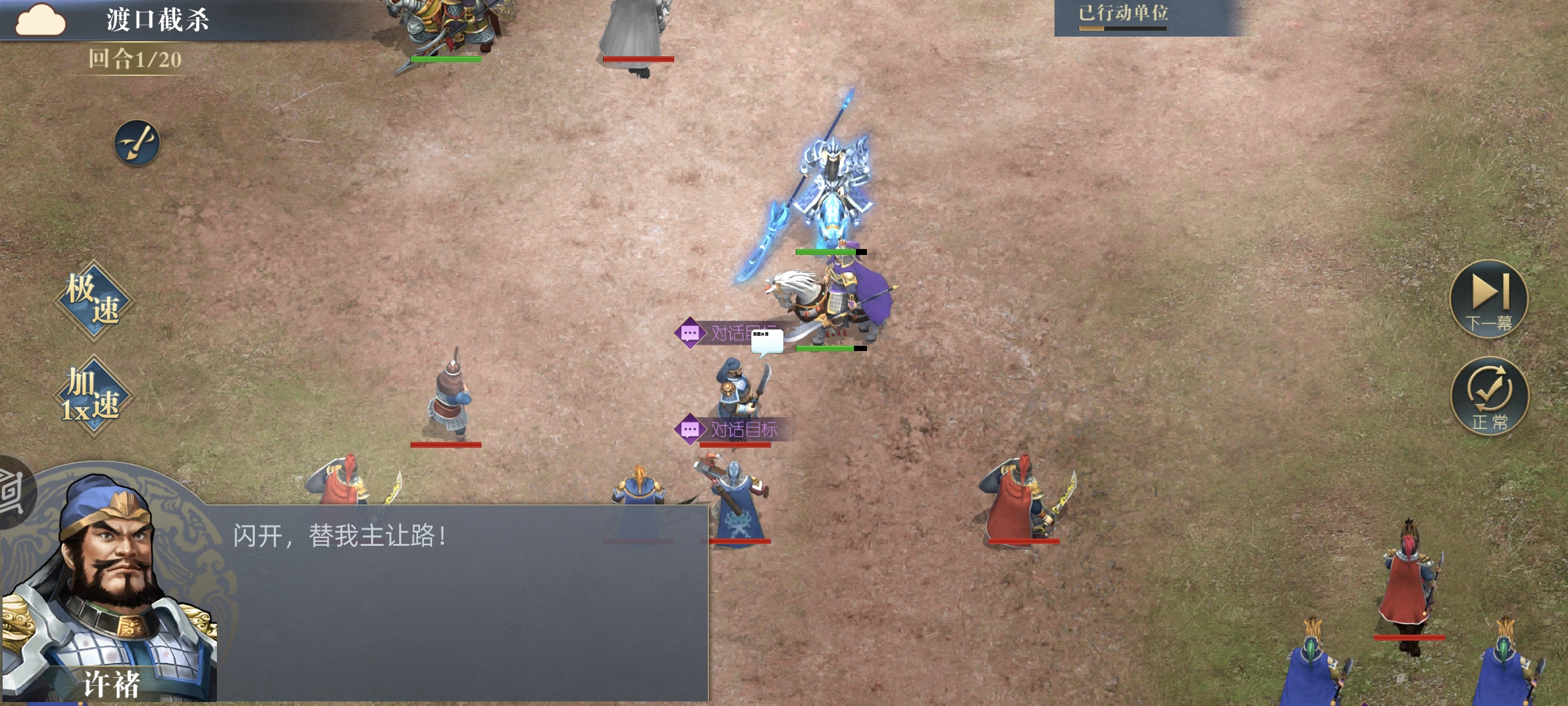Change the 加速 1x speed setting
The width and height of the screenshot is (1568, 706).
click(x=93, y=395)
